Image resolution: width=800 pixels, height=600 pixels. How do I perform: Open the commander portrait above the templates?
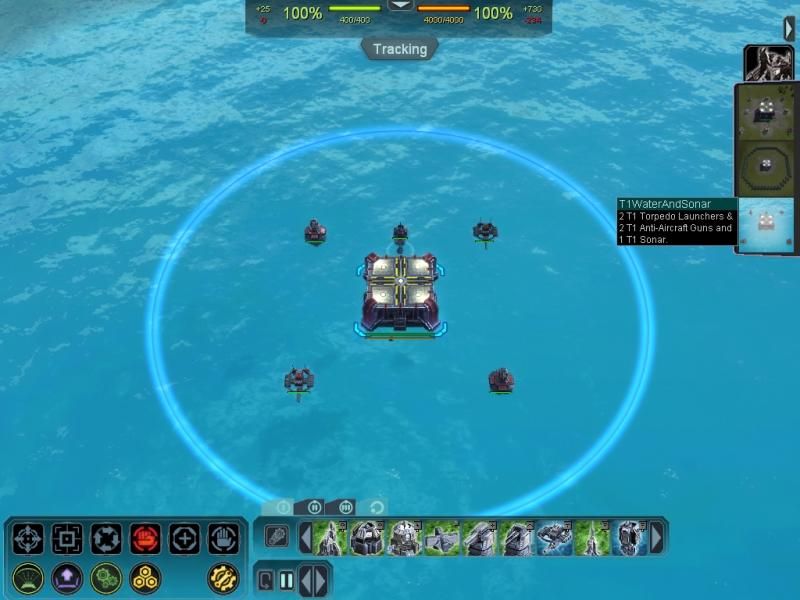768,63
